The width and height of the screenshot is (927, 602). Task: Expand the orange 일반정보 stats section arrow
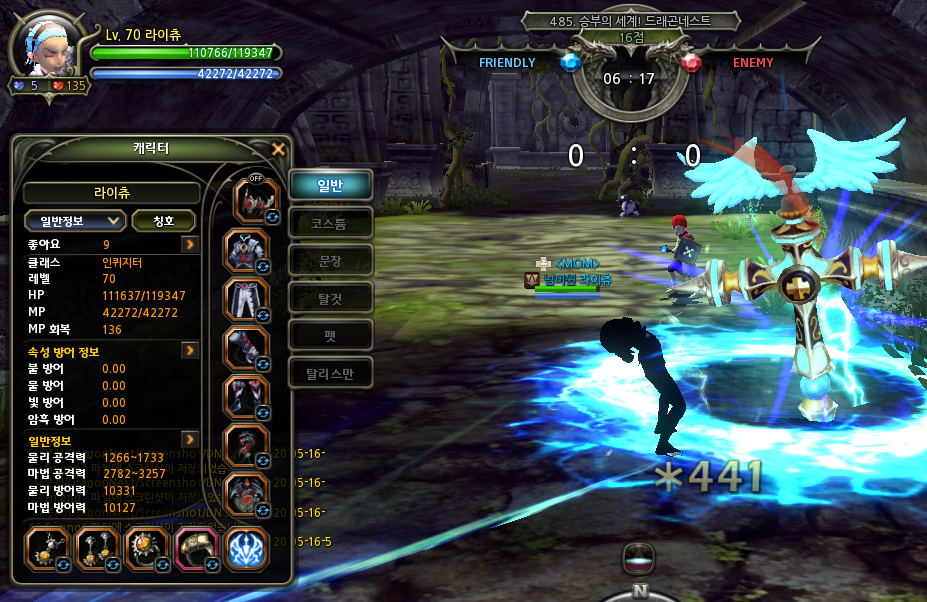click(189, 439)
